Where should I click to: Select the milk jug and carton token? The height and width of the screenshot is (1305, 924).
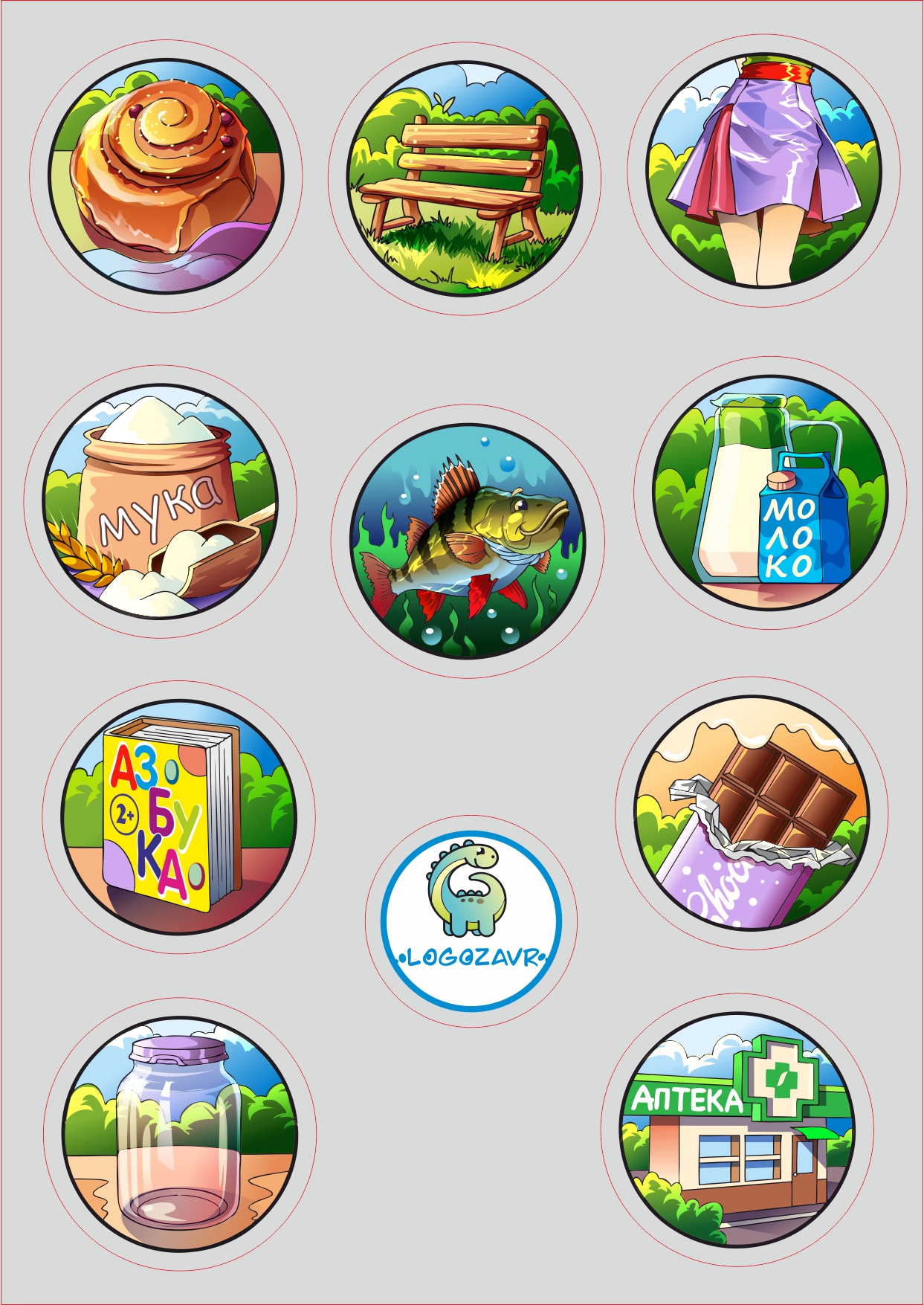click(770, 493)
